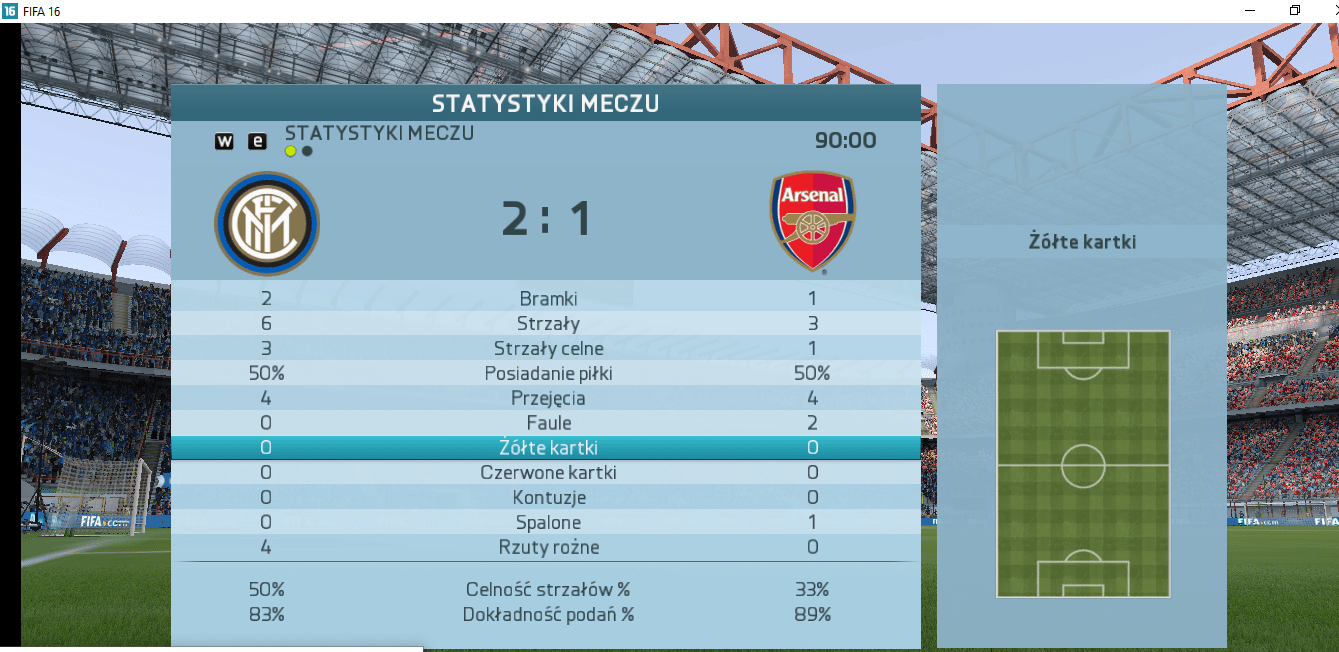Viewport: 1339px width, 652px height.
Task: Choose the Rzuty rożne row
Action: click(x=548, y=547)
